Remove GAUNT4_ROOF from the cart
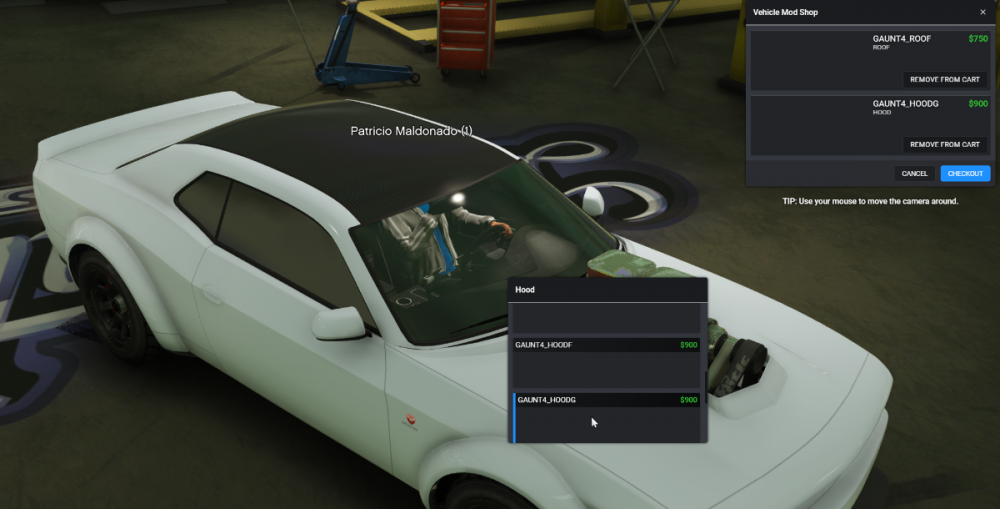Screen dimensions: 1000x509 (944, 80)
